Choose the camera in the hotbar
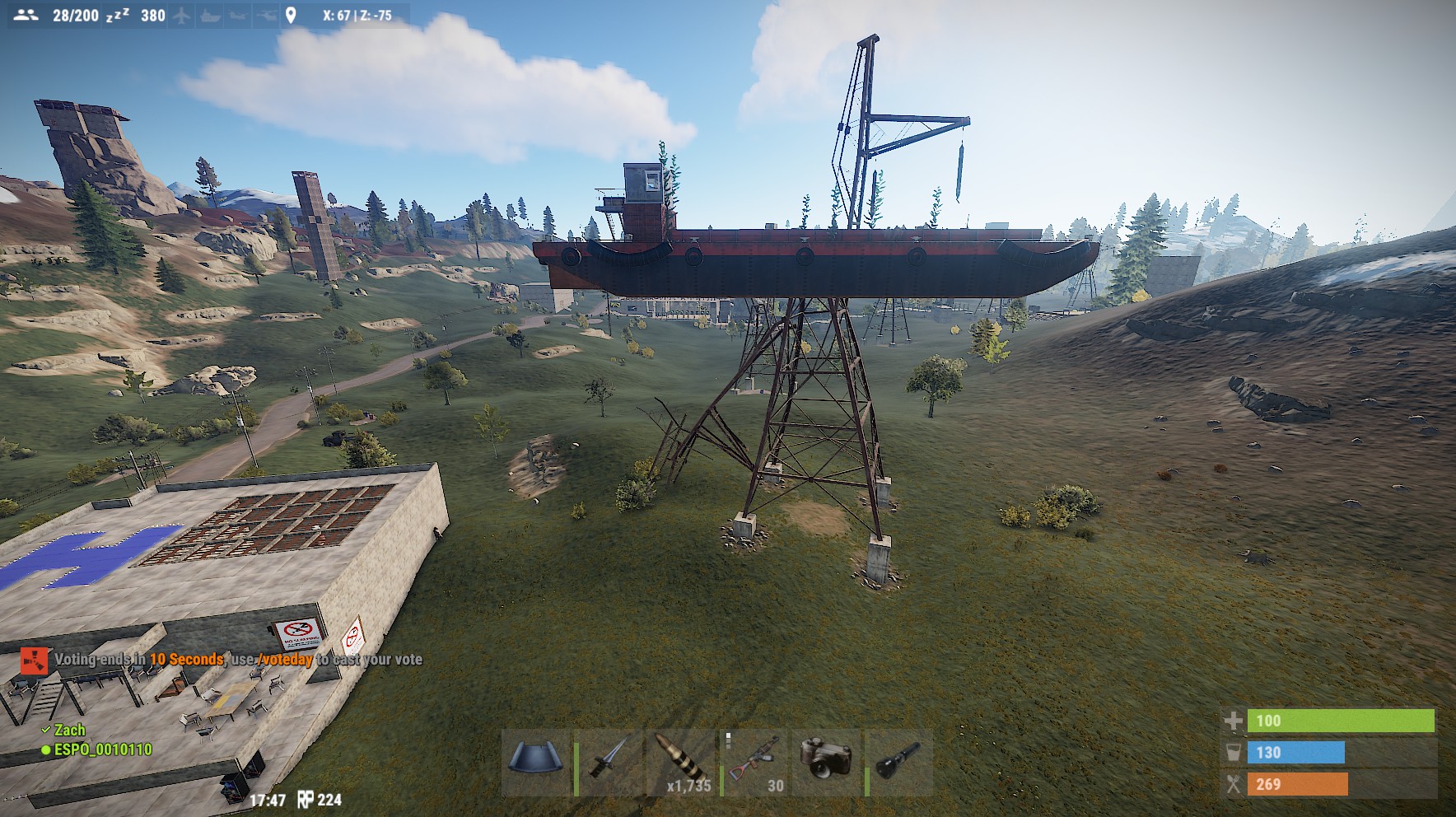Image resolution: width=1456 pixels, height=817 pixels. pos(825,761)
